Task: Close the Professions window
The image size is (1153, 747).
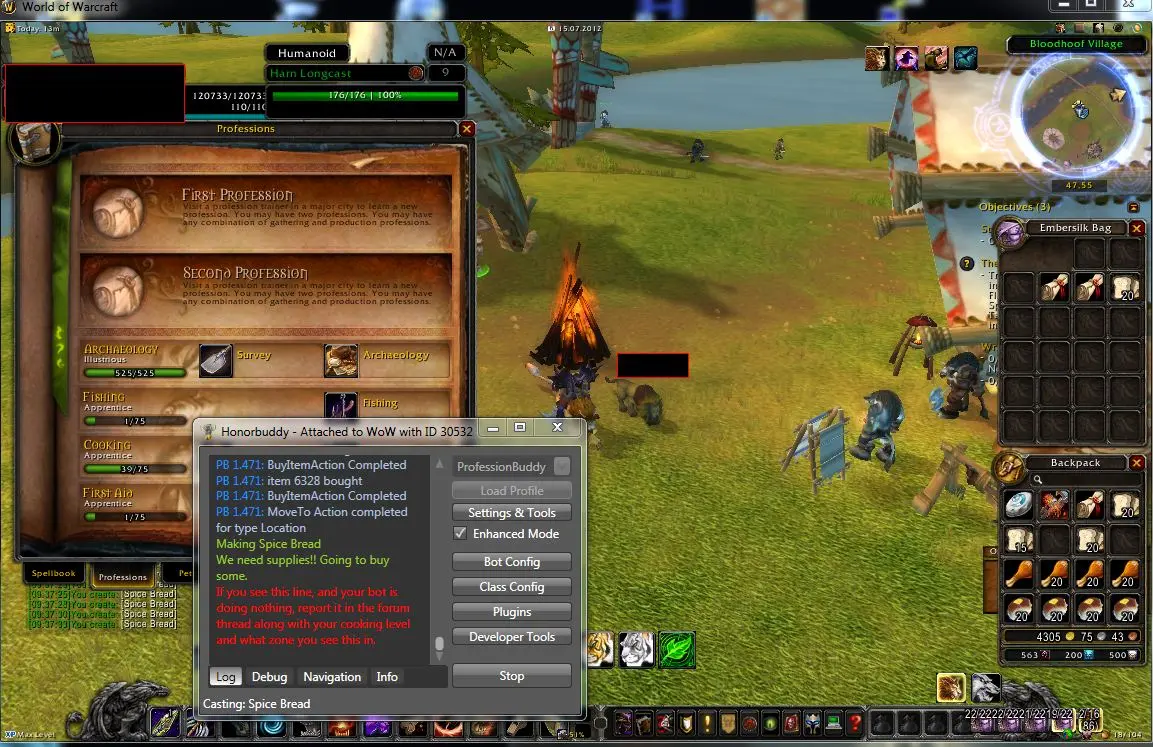Action: 466,129
